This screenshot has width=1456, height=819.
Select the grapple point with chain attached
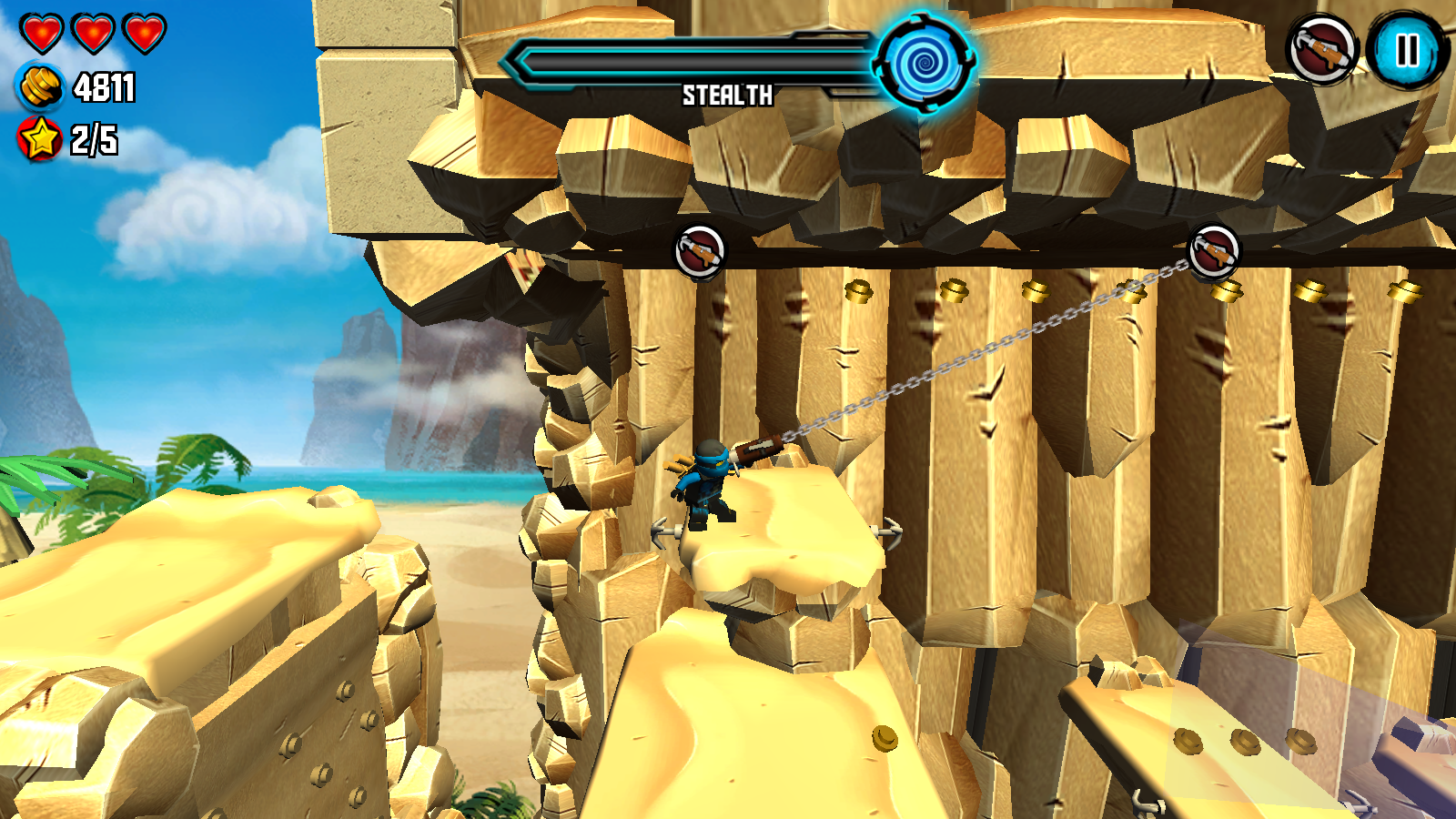(x=1214, y=250)
